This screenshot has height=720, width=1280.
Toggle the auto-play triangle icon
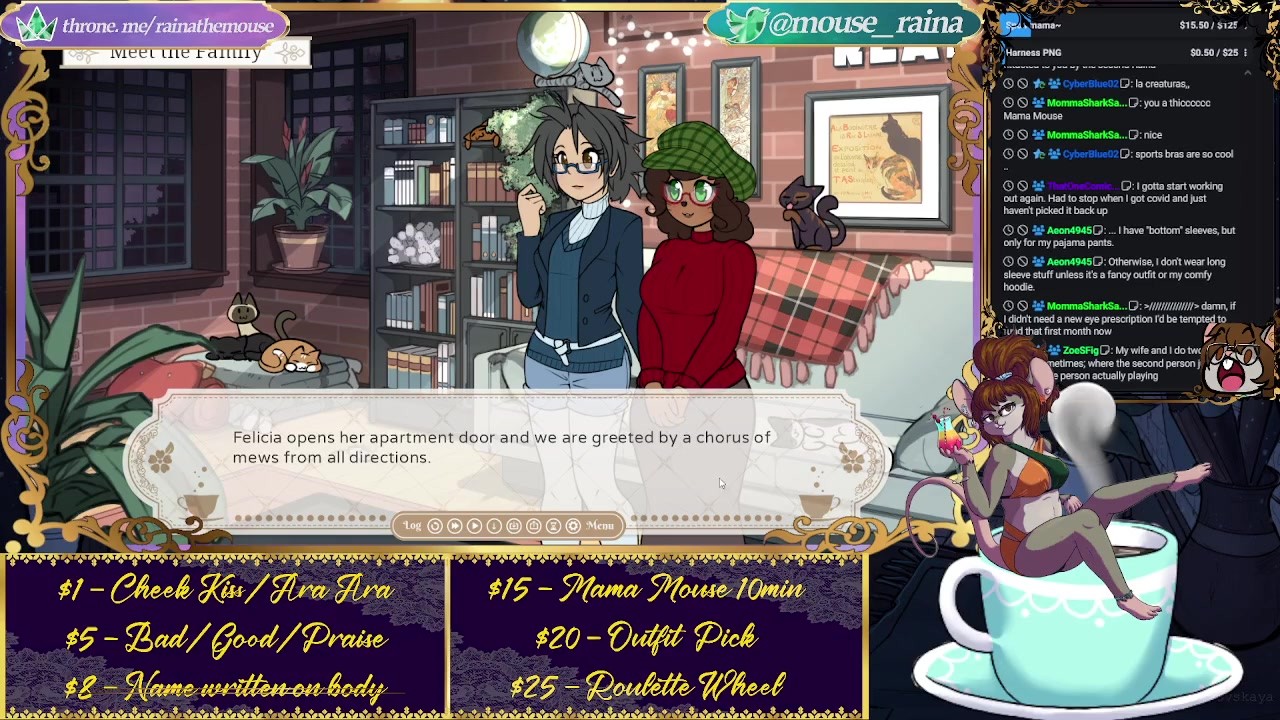tap(475, 526)
